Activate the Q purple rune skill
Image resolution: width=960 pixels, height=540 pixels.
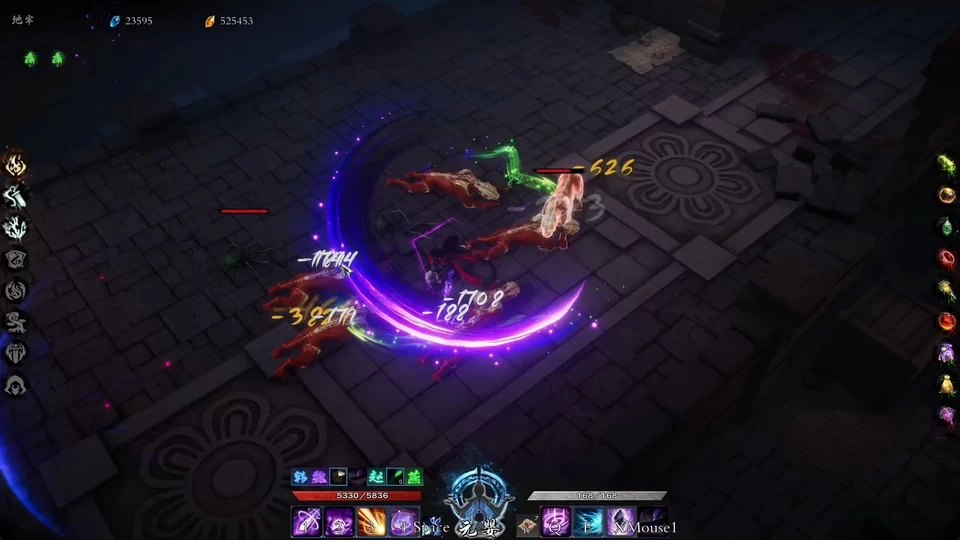[556, 522]
